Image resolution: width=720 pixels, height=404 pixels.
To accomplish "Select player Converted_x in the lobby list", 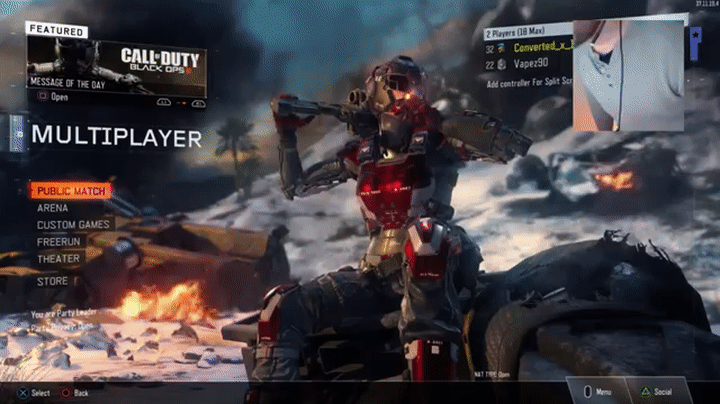I will click(x=540, y=47).
